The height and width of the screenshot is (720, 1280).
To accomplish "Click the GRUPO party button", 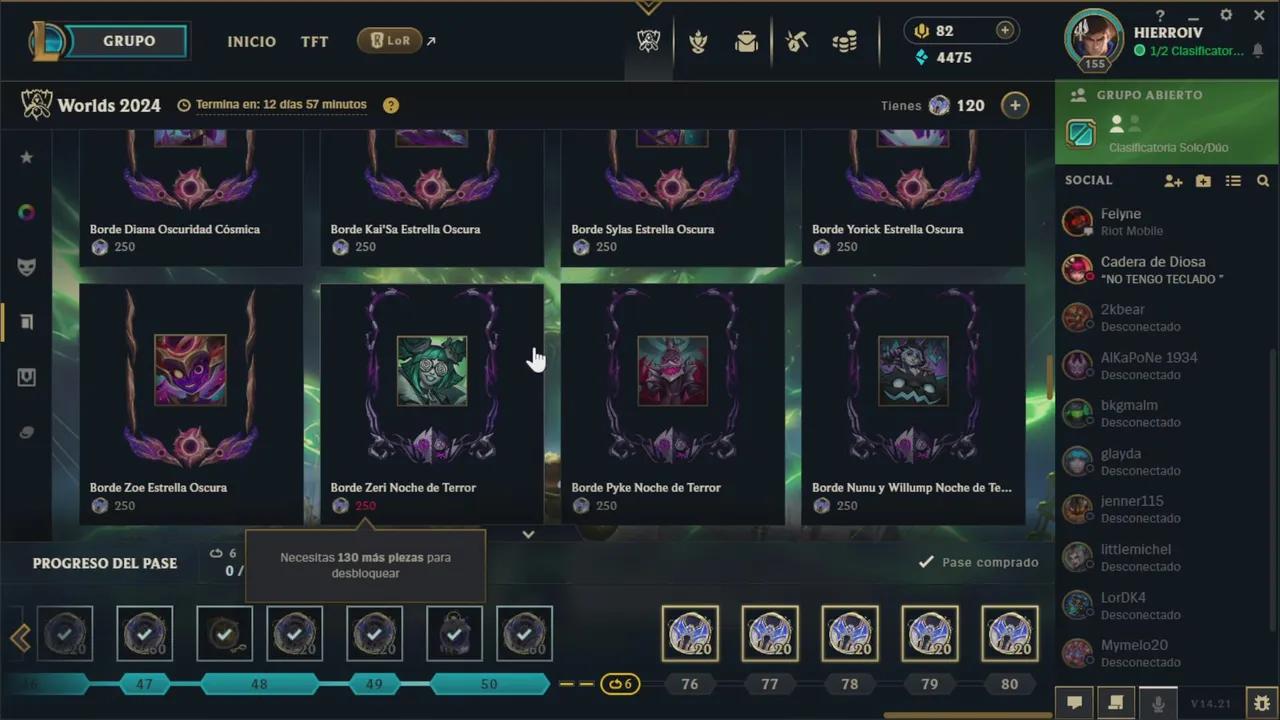I will pyautogui.click(x=129, y=41).
